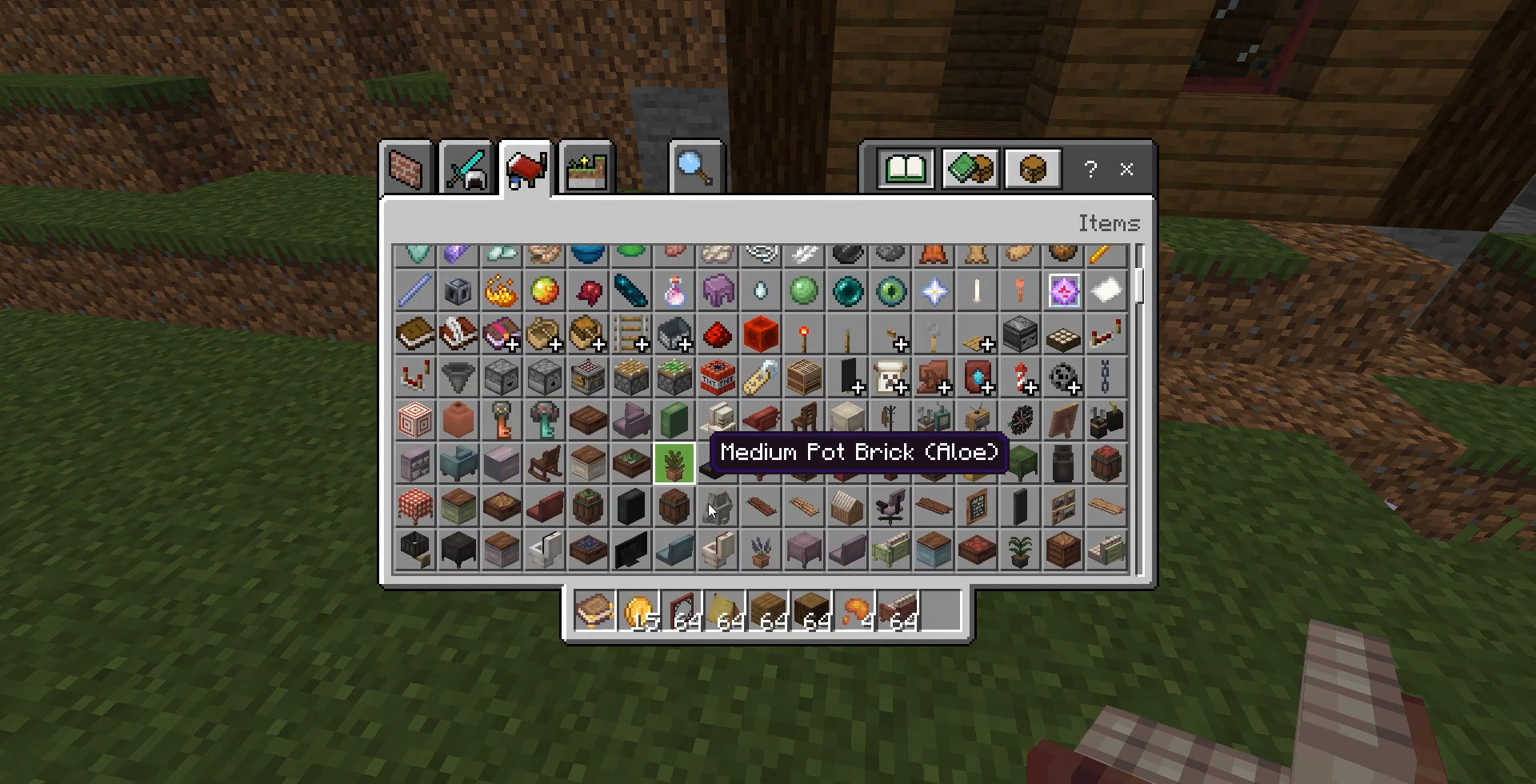The height and width of the screenshot is (784, 1536).
Task: Select the Nature grass block tab
Action: point(586,168)
